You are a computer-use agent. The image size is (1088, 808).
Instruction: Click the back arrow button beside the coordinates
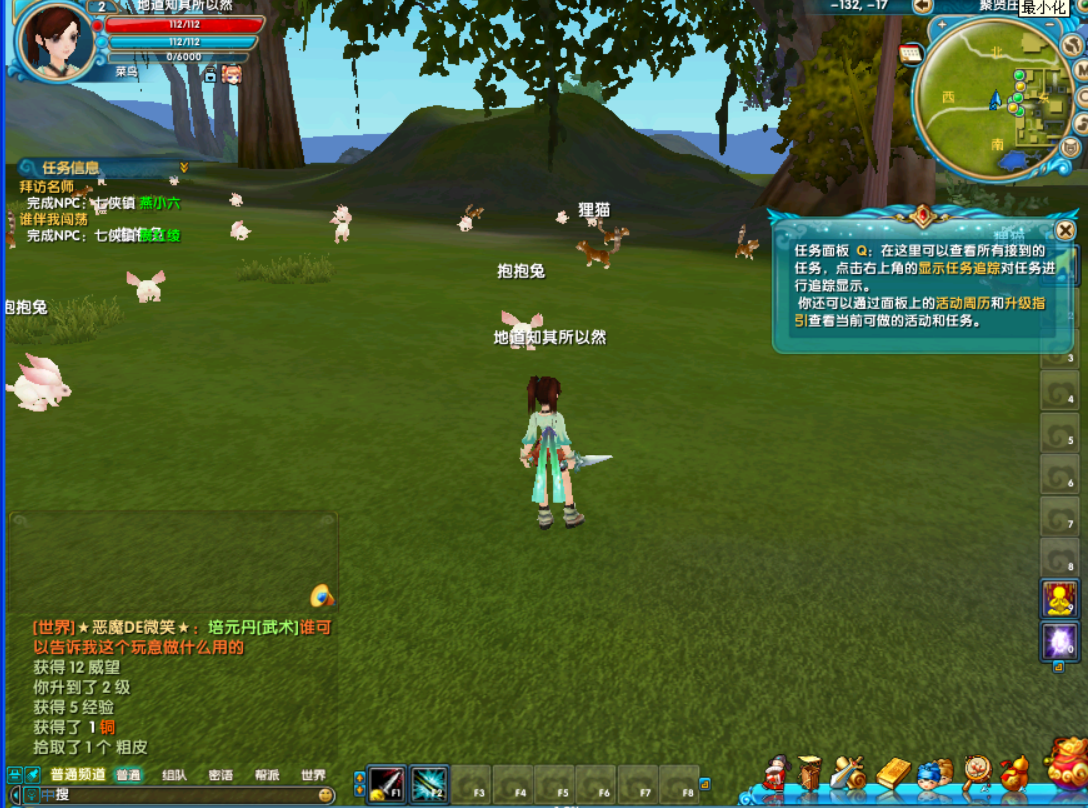point(922,6)
